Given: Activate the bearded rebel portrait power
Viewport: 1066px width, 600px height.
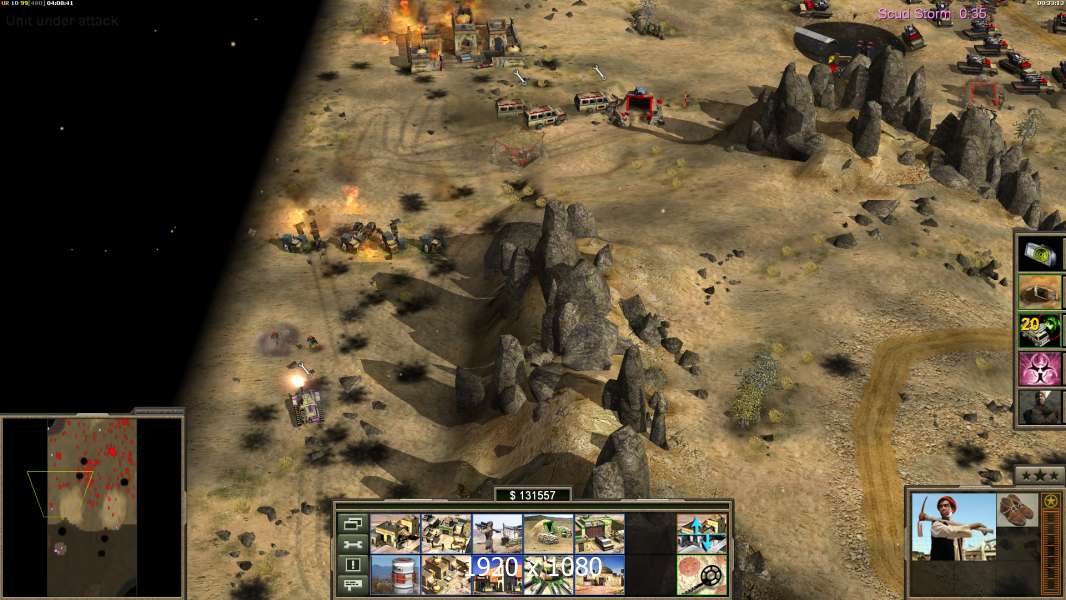Looking at the screenshot, I should point(1040,407).
